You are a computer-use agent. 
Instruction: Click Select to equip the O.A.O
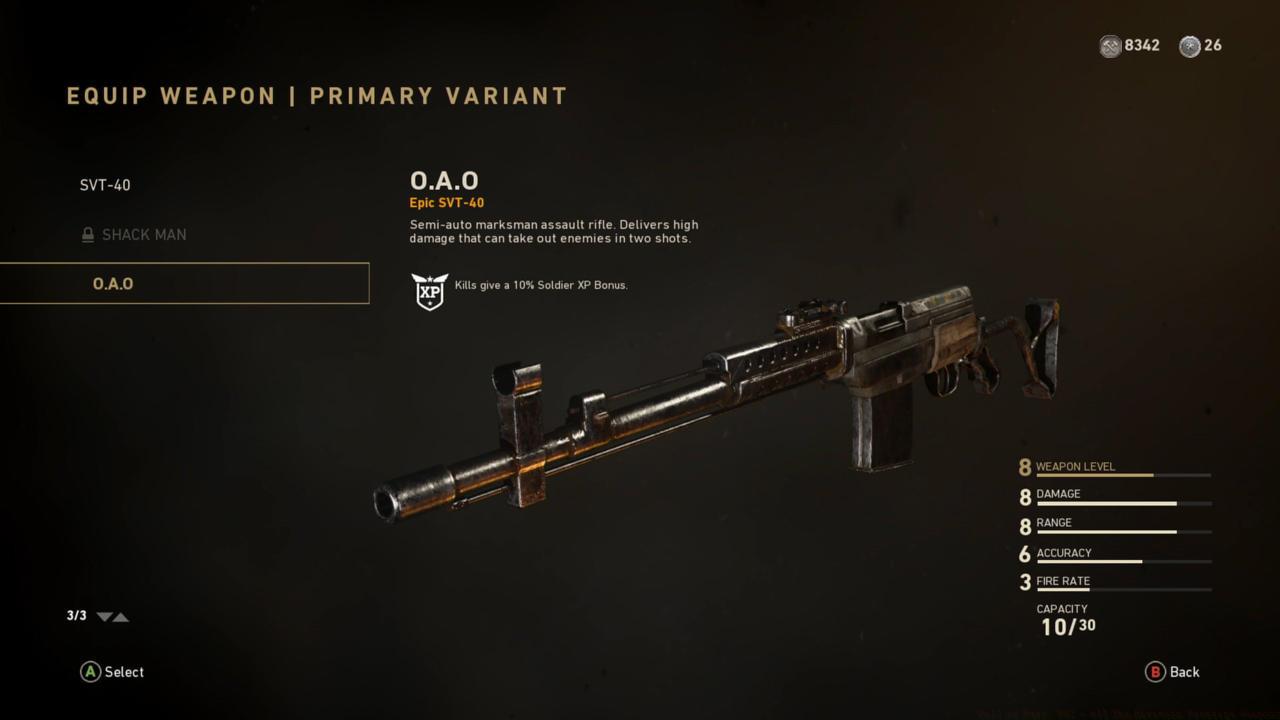click(112, 672)
